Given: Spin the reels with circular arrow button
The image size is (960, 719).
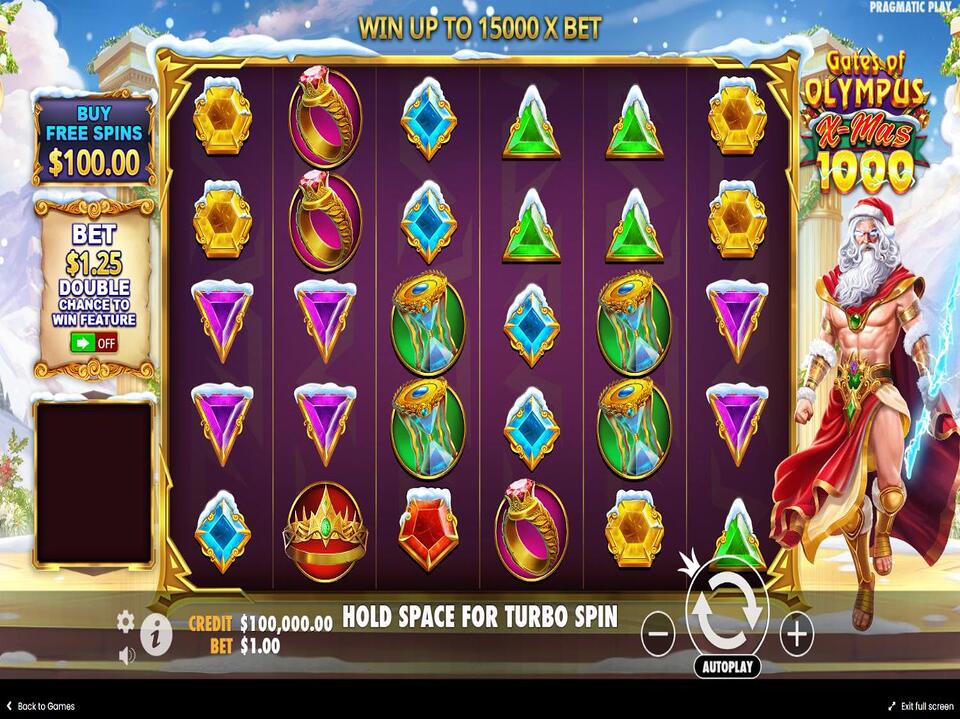Looking at the screenshot, I should (x=727, y=614).
